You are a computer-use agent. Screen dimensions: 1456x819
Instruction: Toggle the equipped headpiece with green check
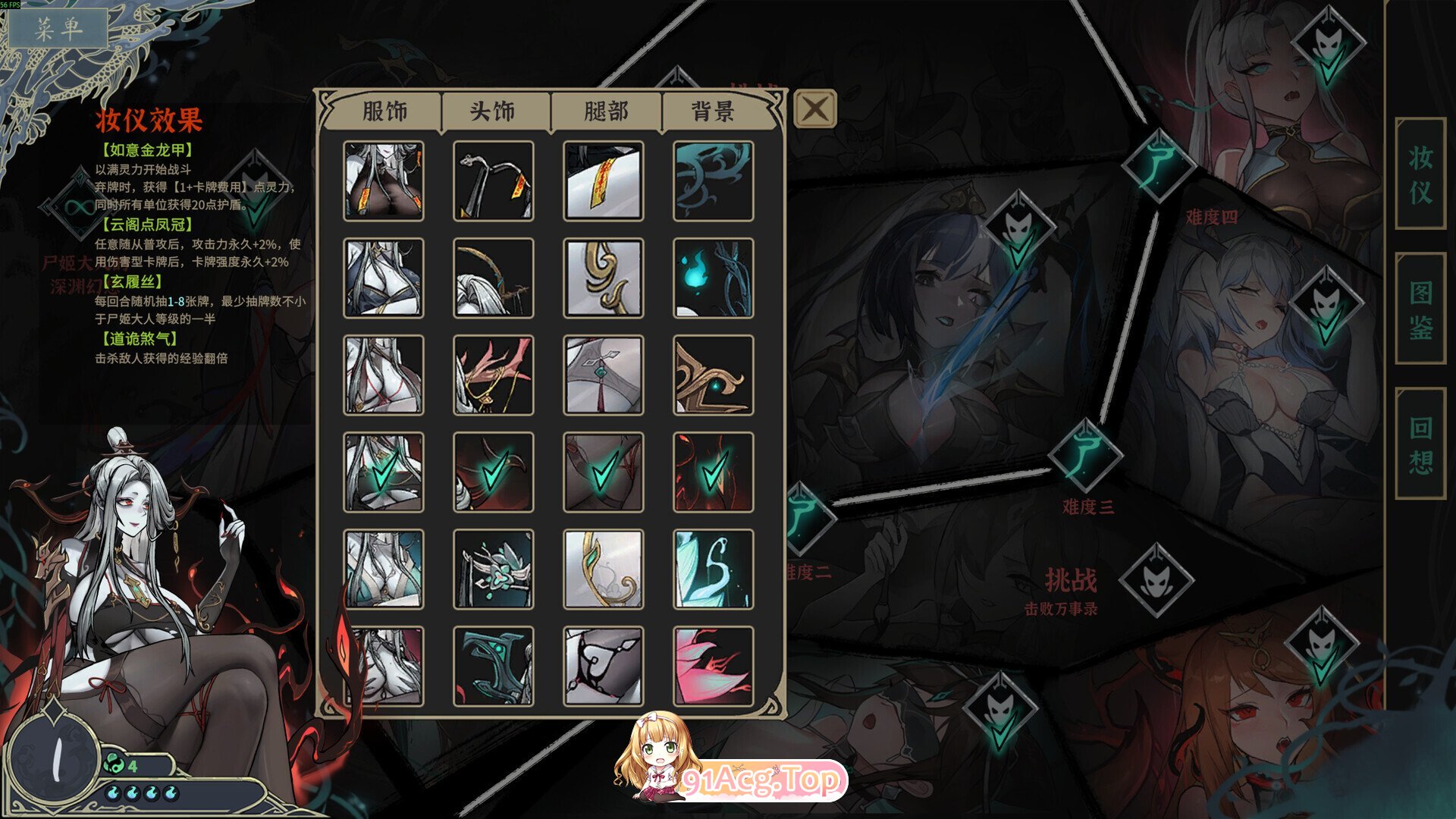tap(493, 470)
